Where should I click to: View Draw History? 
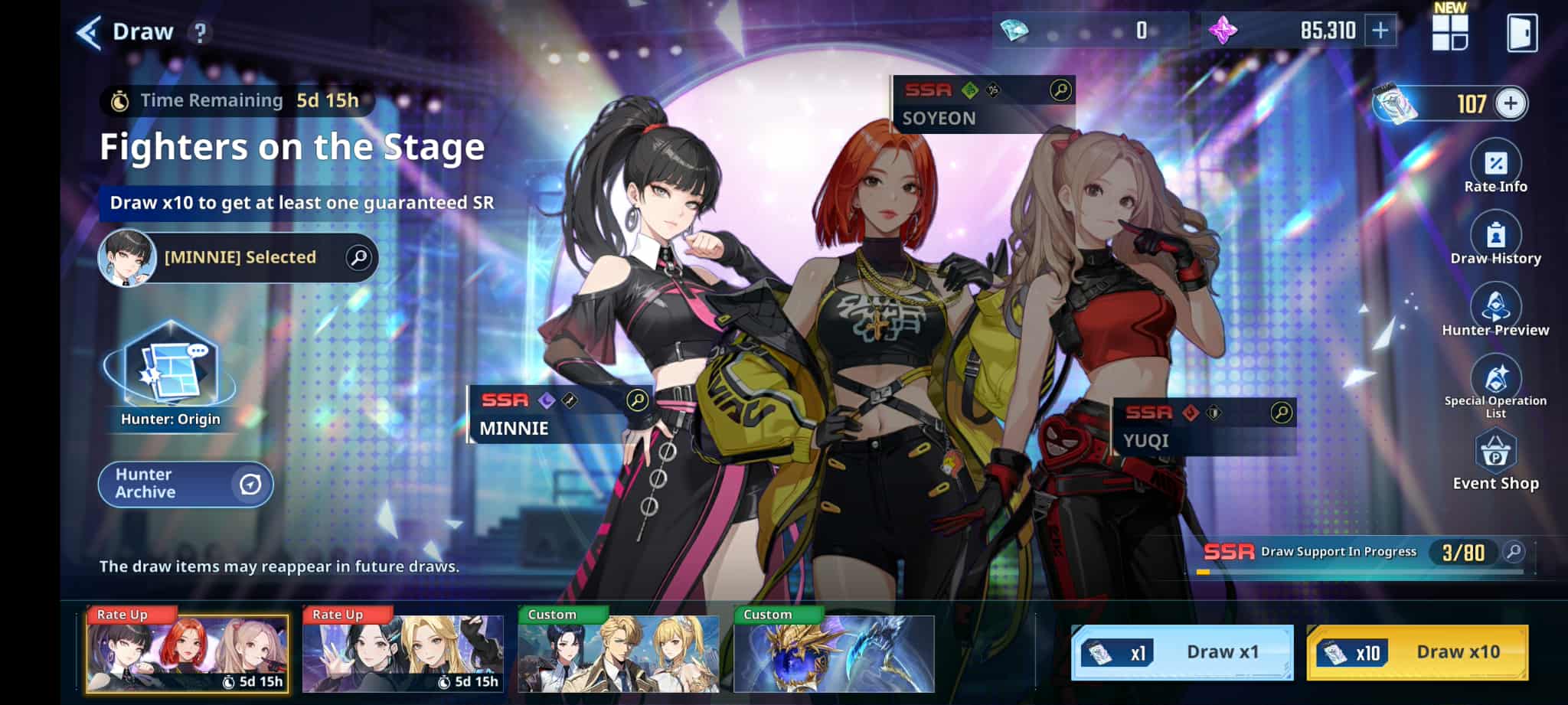1495,240
